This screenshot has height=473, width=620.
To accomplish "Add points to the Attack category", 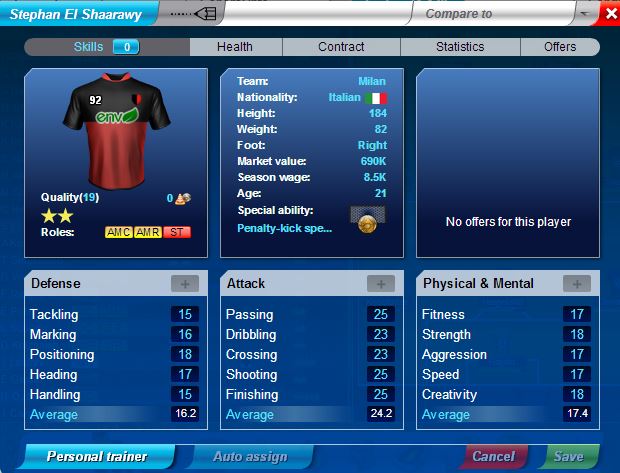I will coord(381,284).
